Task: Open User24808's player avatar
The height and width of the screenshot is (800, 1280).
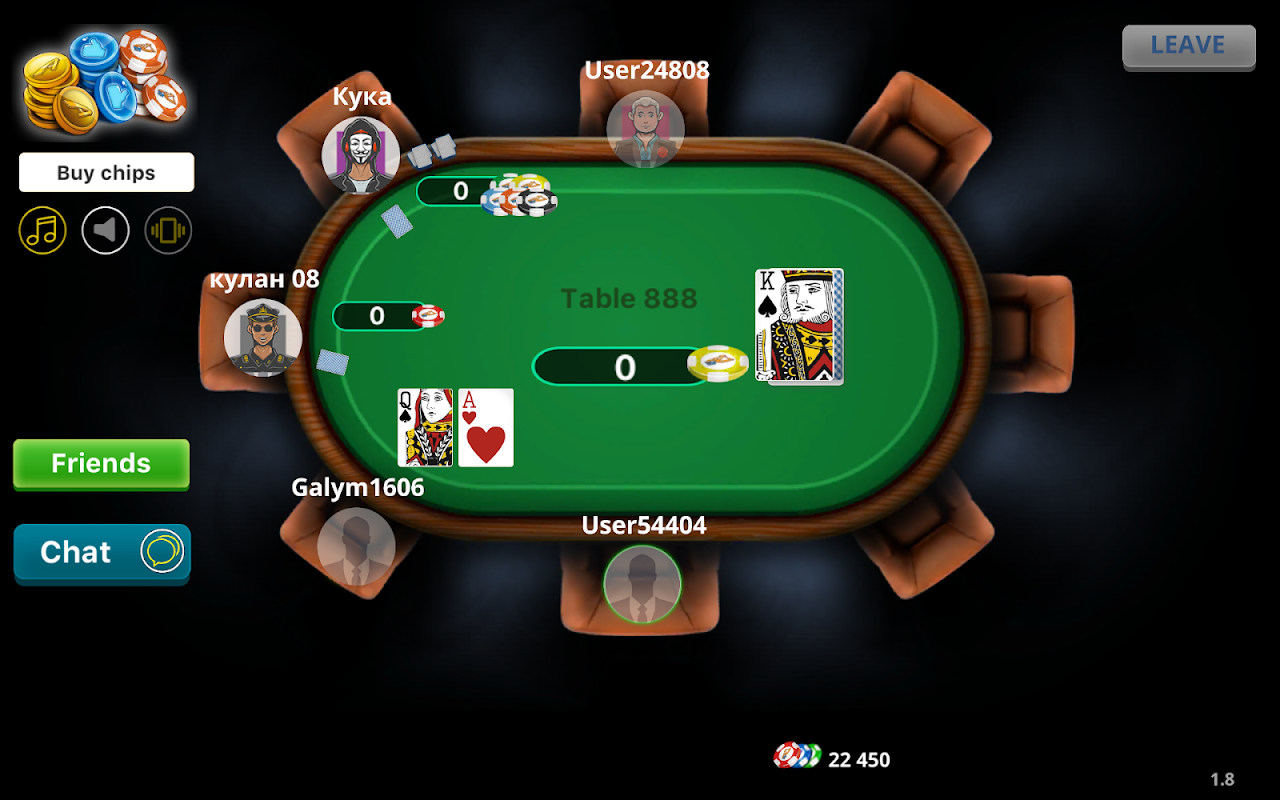Action: [x=645, y=130]
